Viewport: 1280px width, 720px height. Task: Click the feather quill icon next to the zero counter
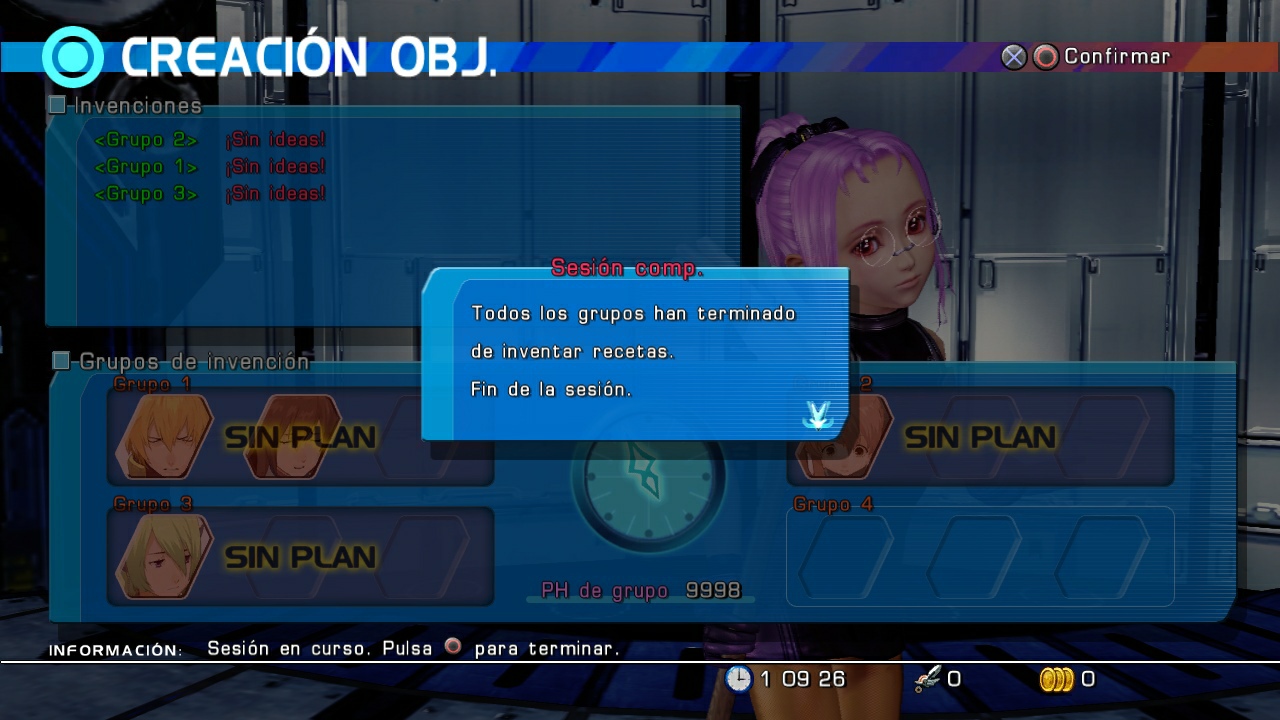click(x=927, y=678)
